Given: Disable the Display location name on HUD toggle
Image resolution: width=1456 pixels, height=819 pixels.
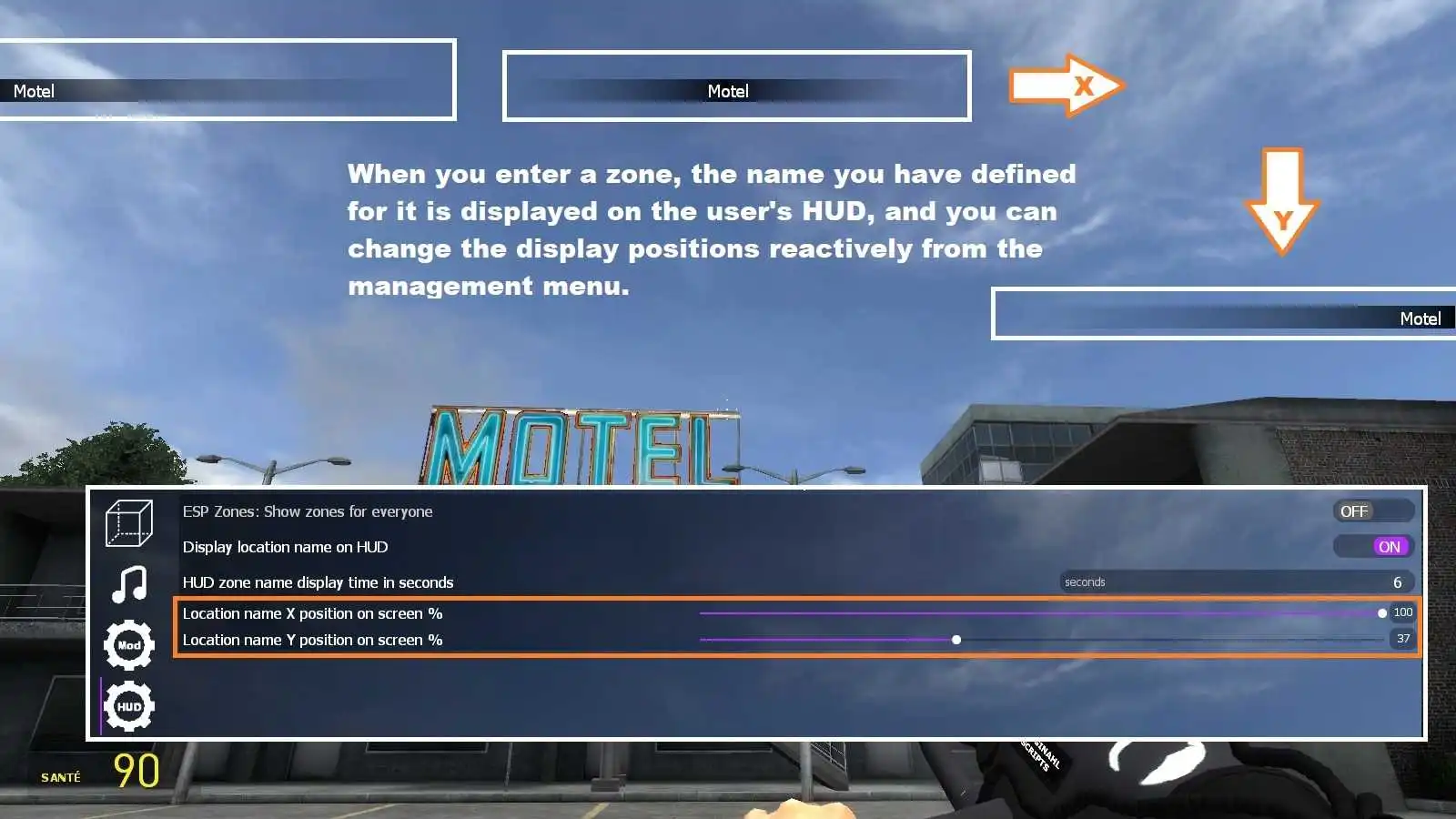Looking at the screenshot, I should 1387,546.
